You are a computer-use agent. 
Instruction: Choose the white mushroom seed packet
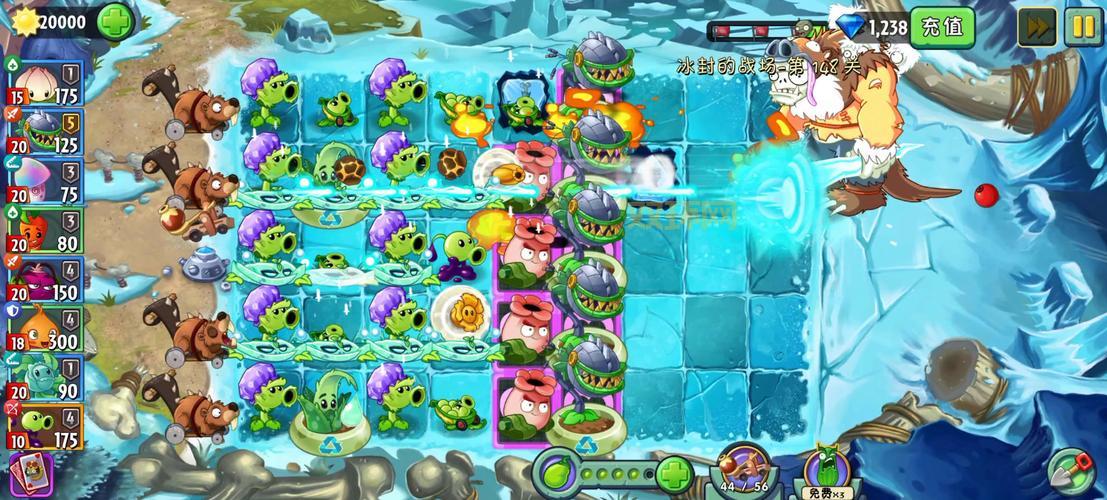[43, 182]
